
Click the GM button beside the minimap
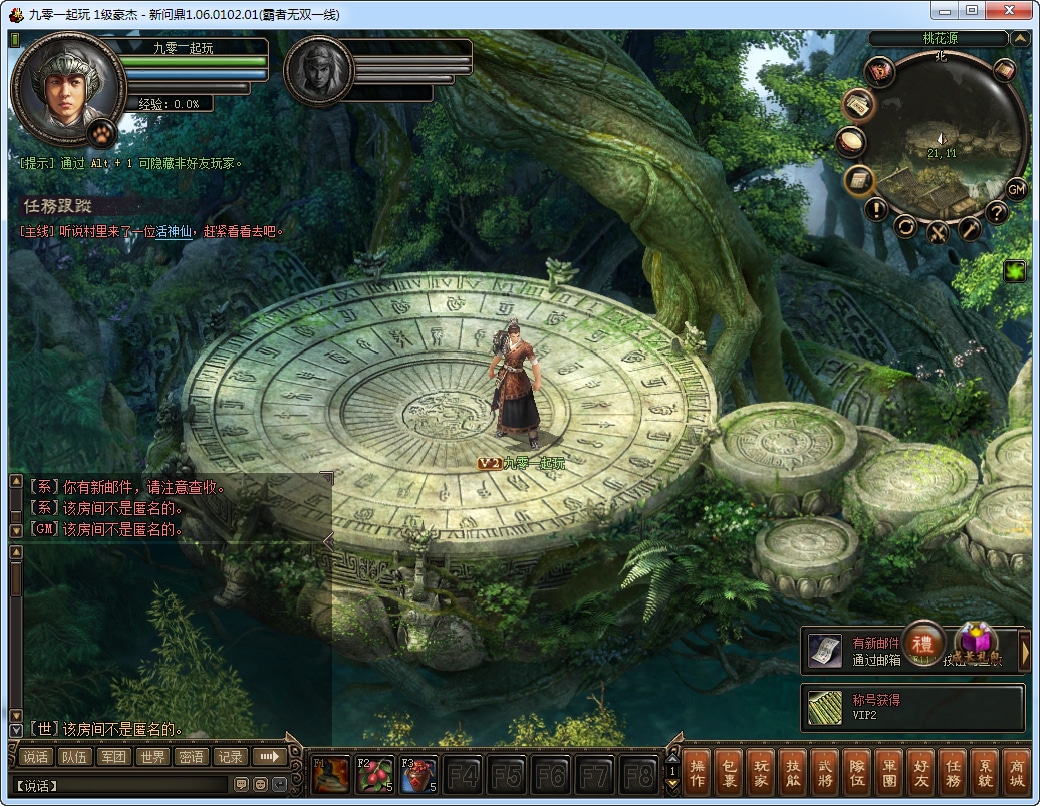point(1016,189)
